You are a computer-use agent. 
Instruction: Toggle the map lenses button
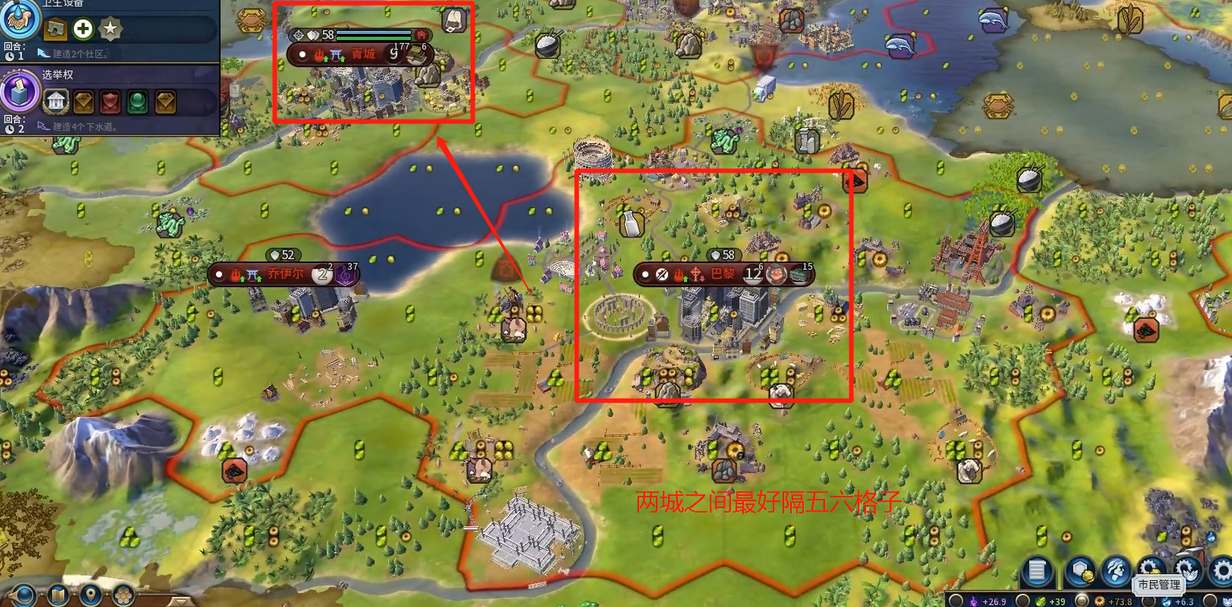[58, 596]
